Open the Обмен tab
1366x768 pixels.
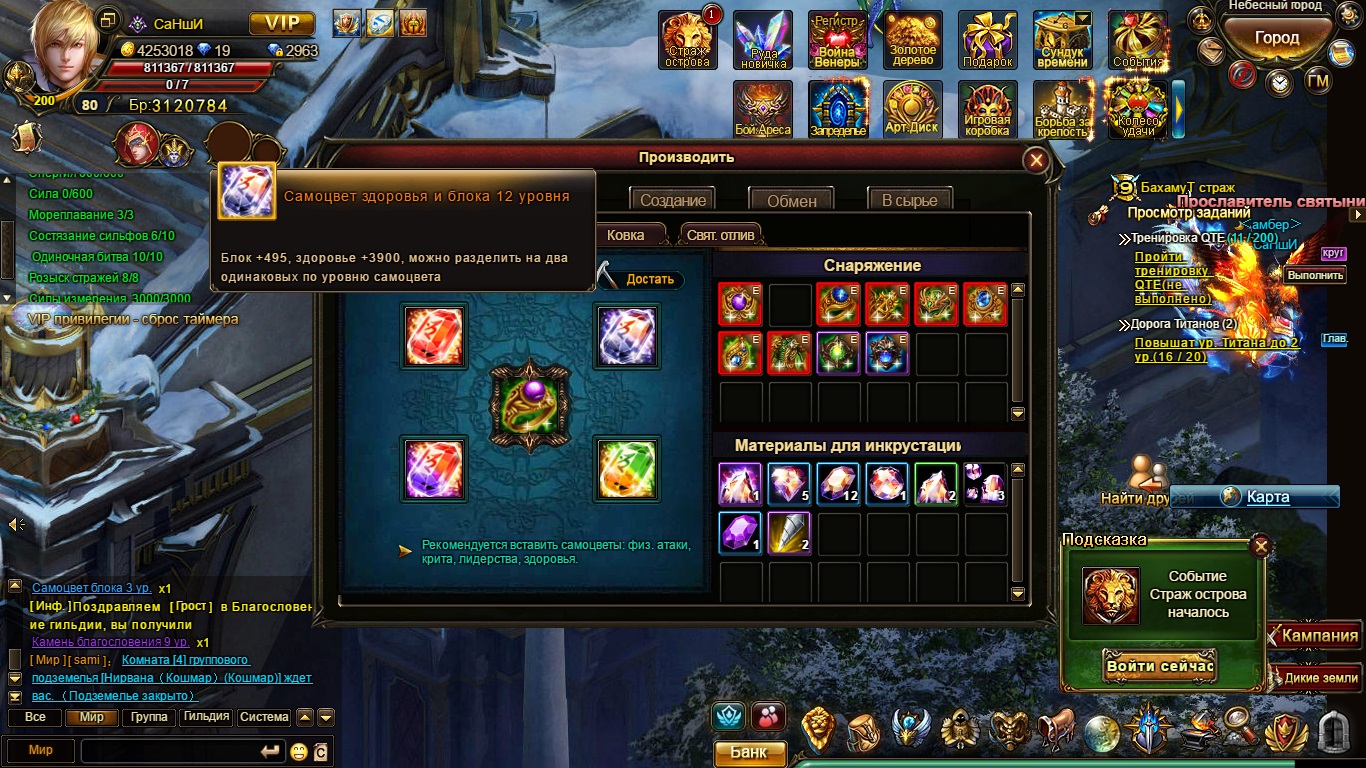coord(791,200)
